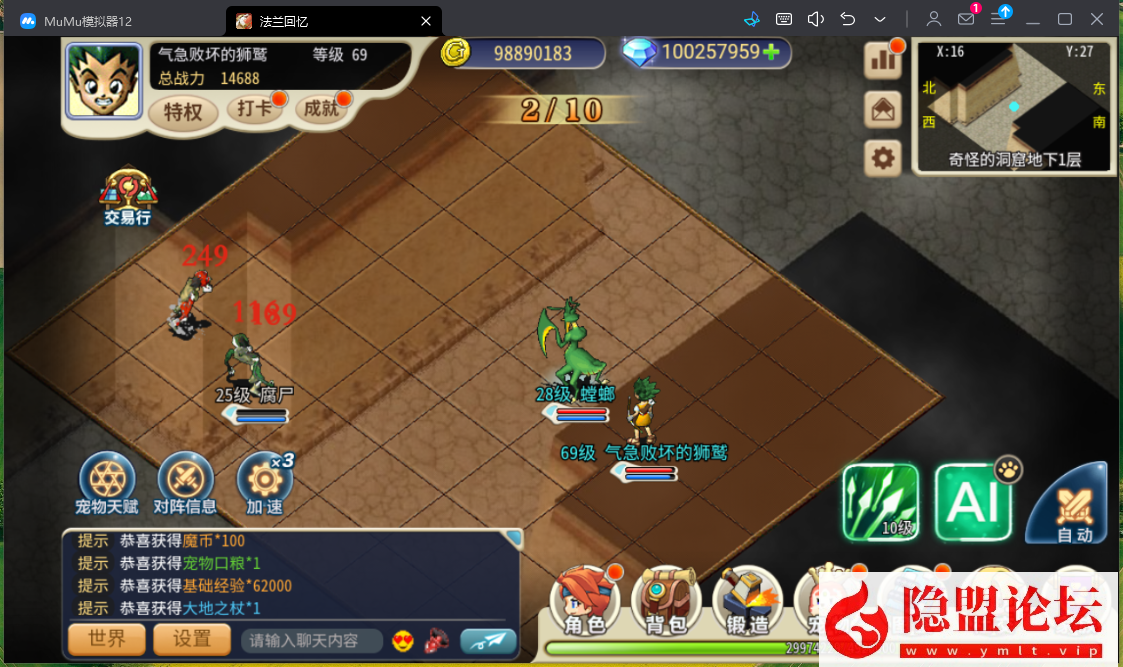Activate the green arrow skill (10级)

pyautogui.click(x=880, y=502)
